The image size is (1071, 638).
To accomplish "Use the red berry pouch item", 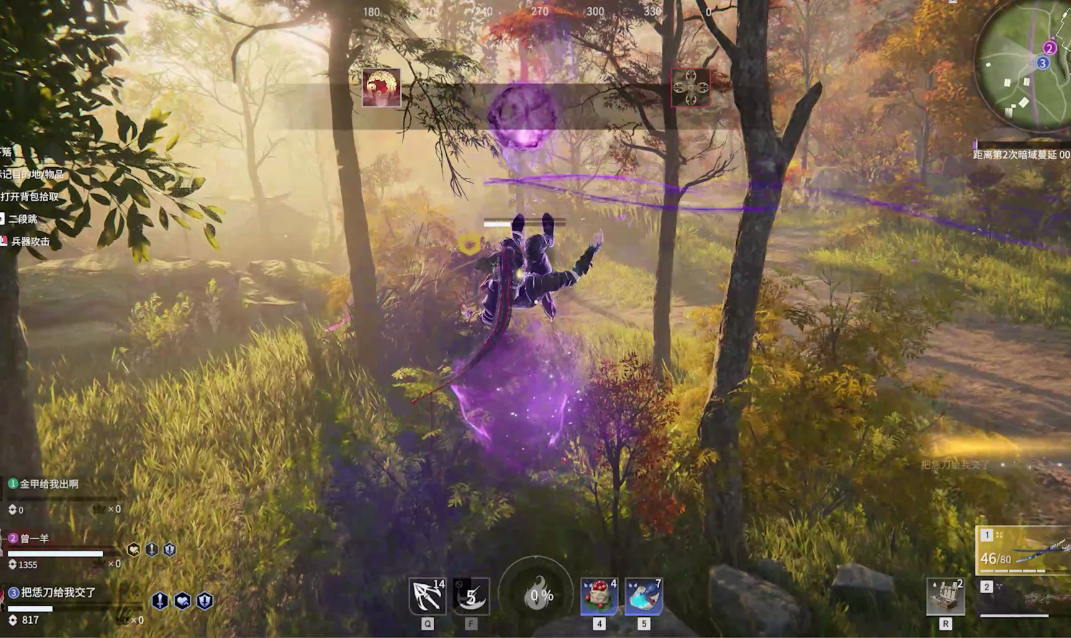I will tap(599, 596).
